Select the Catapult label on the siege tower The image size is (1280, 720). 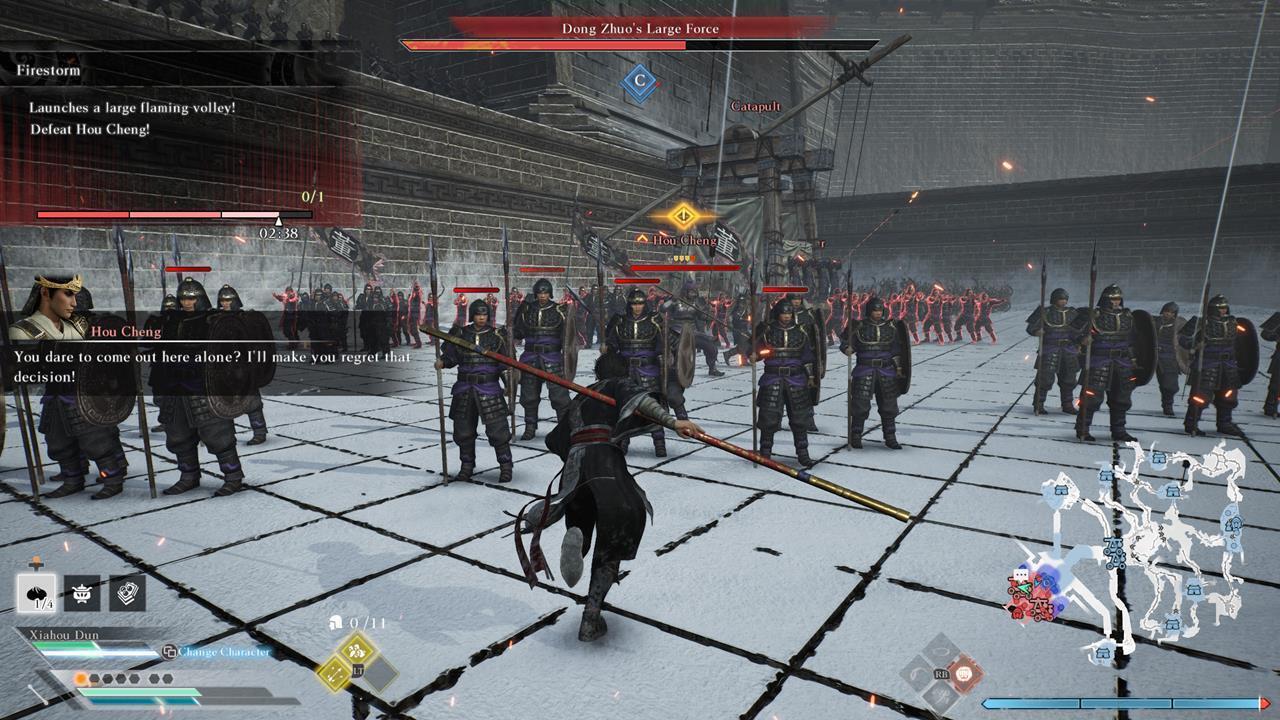pyautogui.click(x=756, y=107)
